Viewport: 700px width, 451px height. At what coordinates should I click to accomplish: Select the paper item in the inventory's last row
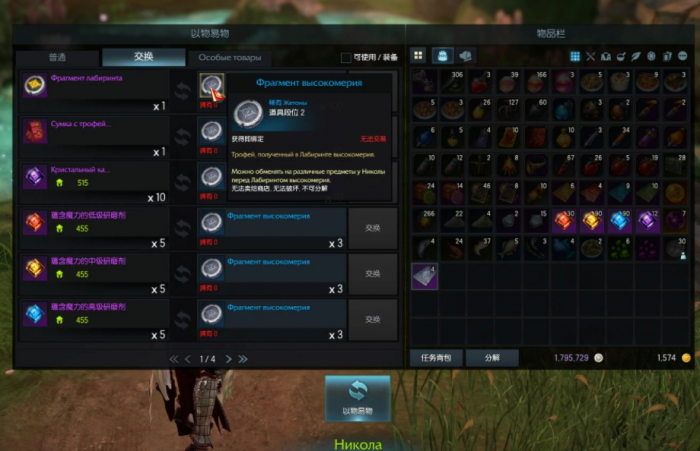point(424,276)
